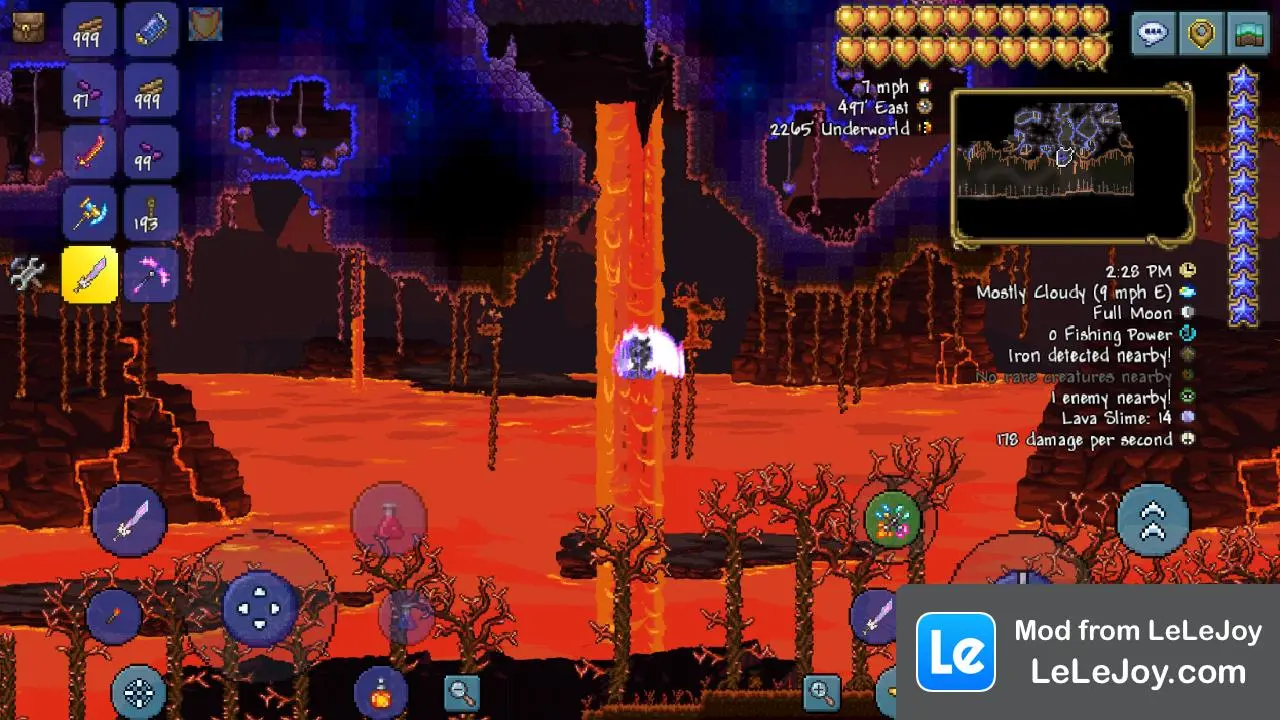Use the red healing potion quick button
The height and width of the screenshot is (720, 1280).
[389, 521]
